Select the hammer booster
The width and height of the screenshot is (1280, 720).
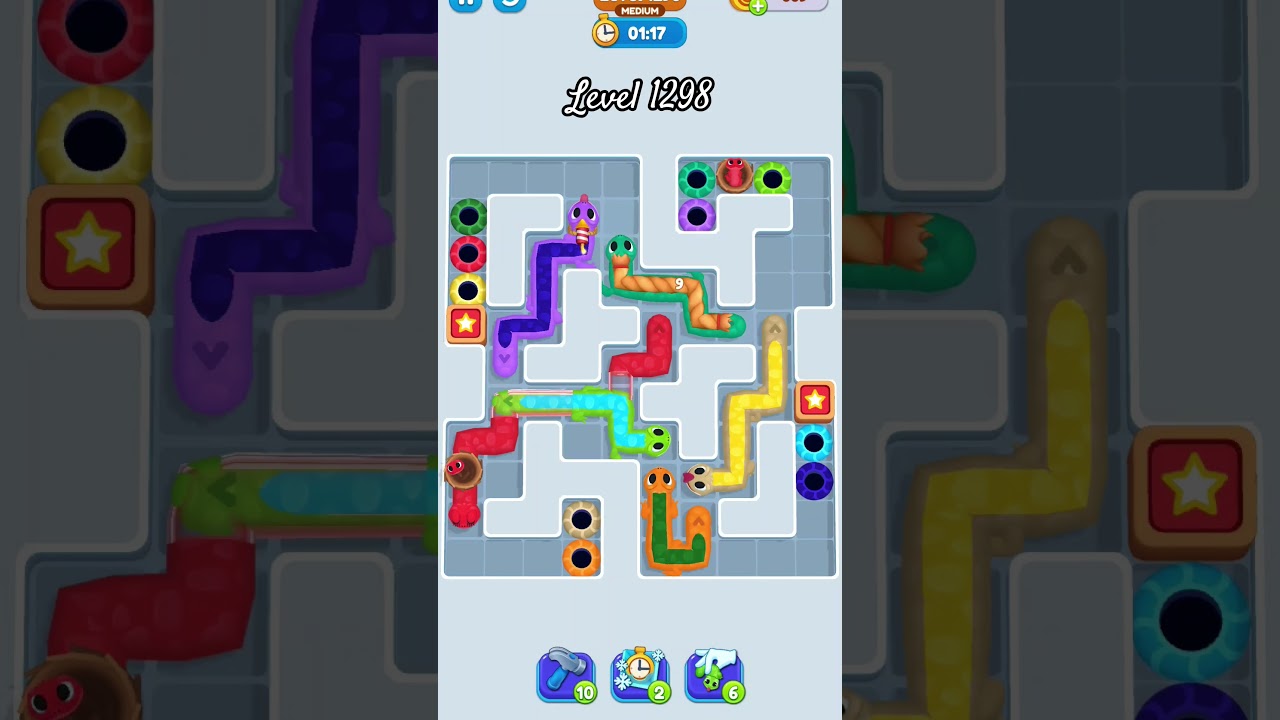point(565,675)
